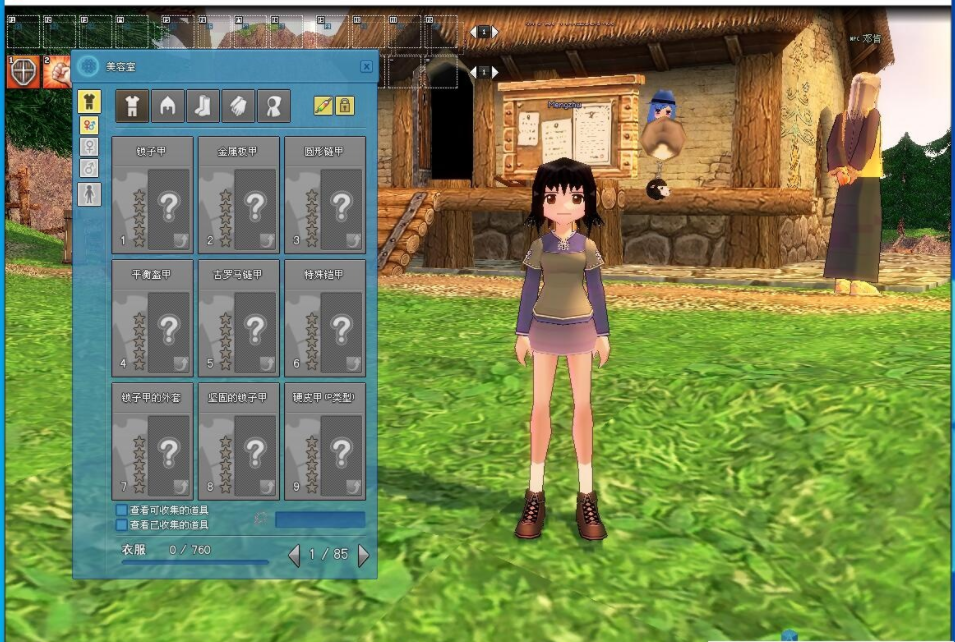Screen dimensions: 955x642
Task: Close the 美容室 dressing room window
Action: coord(366,66)
